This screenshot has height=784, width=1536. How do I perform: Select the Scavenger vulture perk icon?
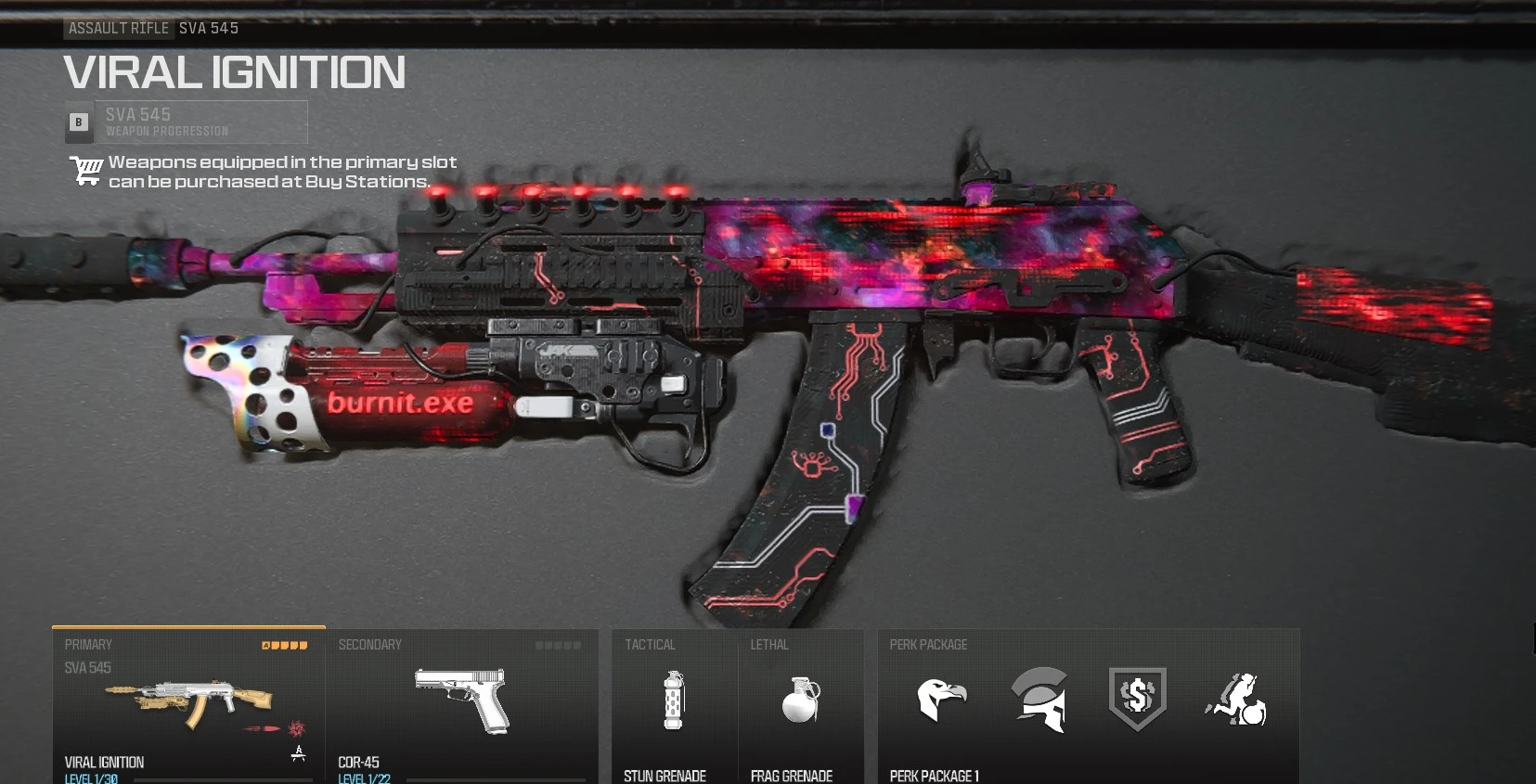[x=943, y=701]
